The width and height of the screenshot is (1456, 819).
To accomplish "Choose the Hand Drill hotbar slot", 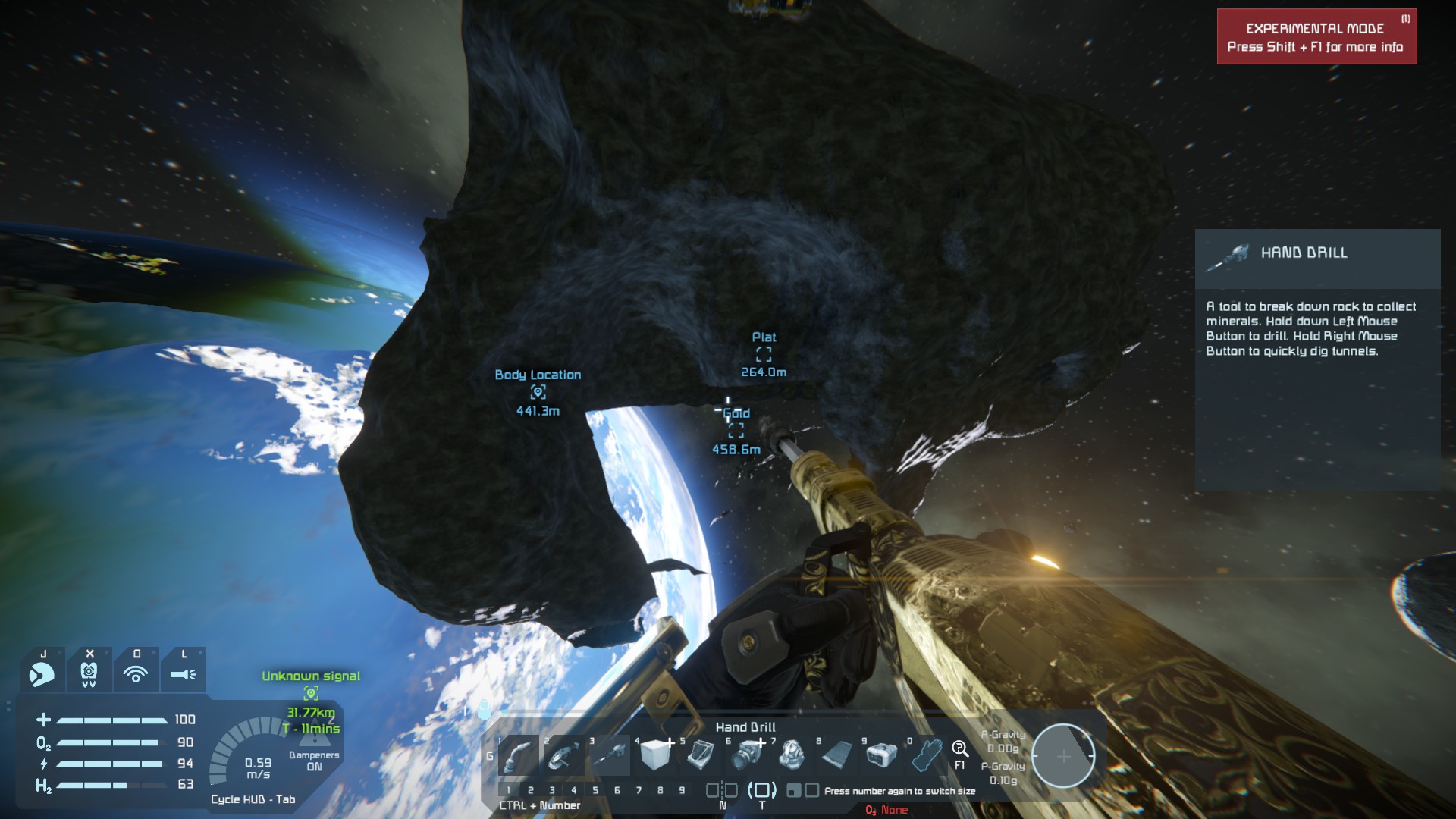I will tap(610, 755).
